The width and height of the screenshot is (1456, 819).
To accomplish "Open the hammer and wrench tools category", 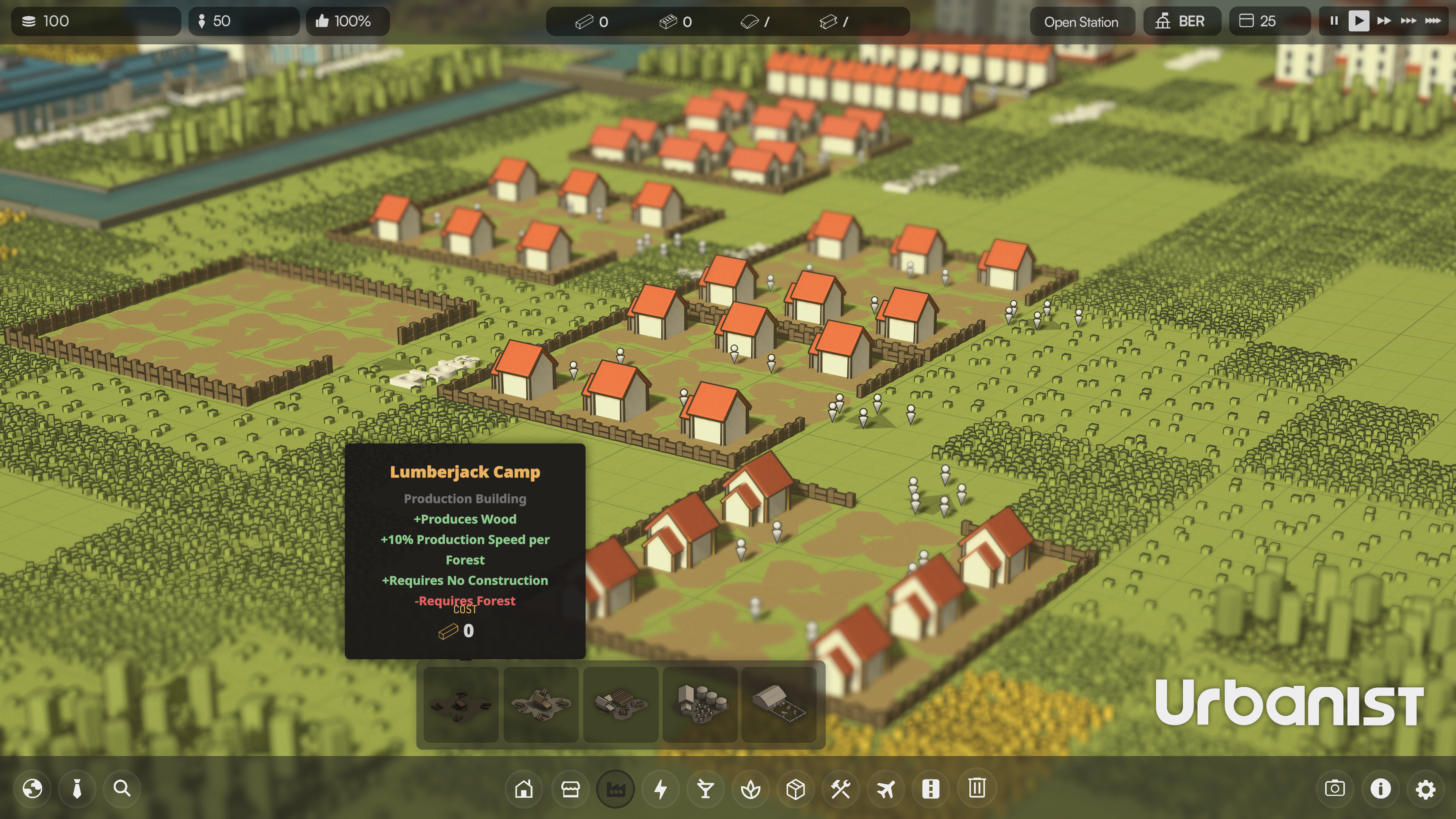I will point(840,789).
